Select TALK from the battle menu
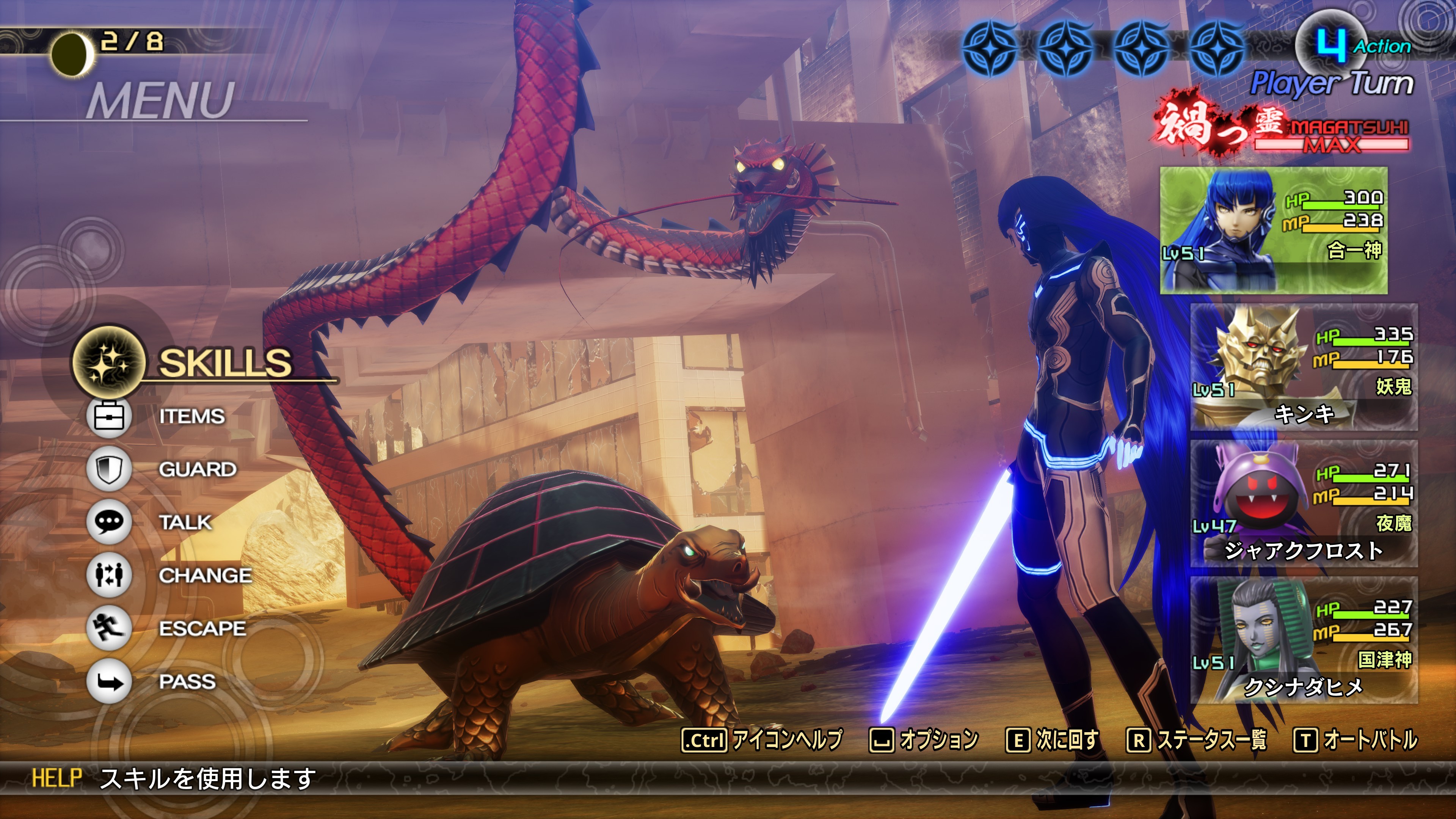This screenshot has height=819, width=1456. [x=185, y=522]
